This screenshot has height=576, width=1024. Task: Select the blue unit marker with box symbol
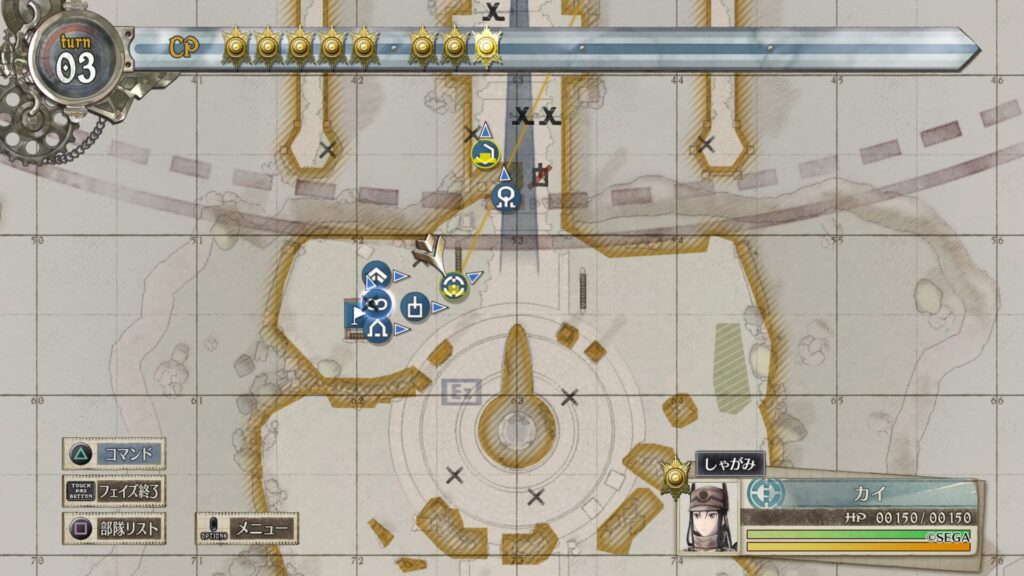click(x=415, y=306)
